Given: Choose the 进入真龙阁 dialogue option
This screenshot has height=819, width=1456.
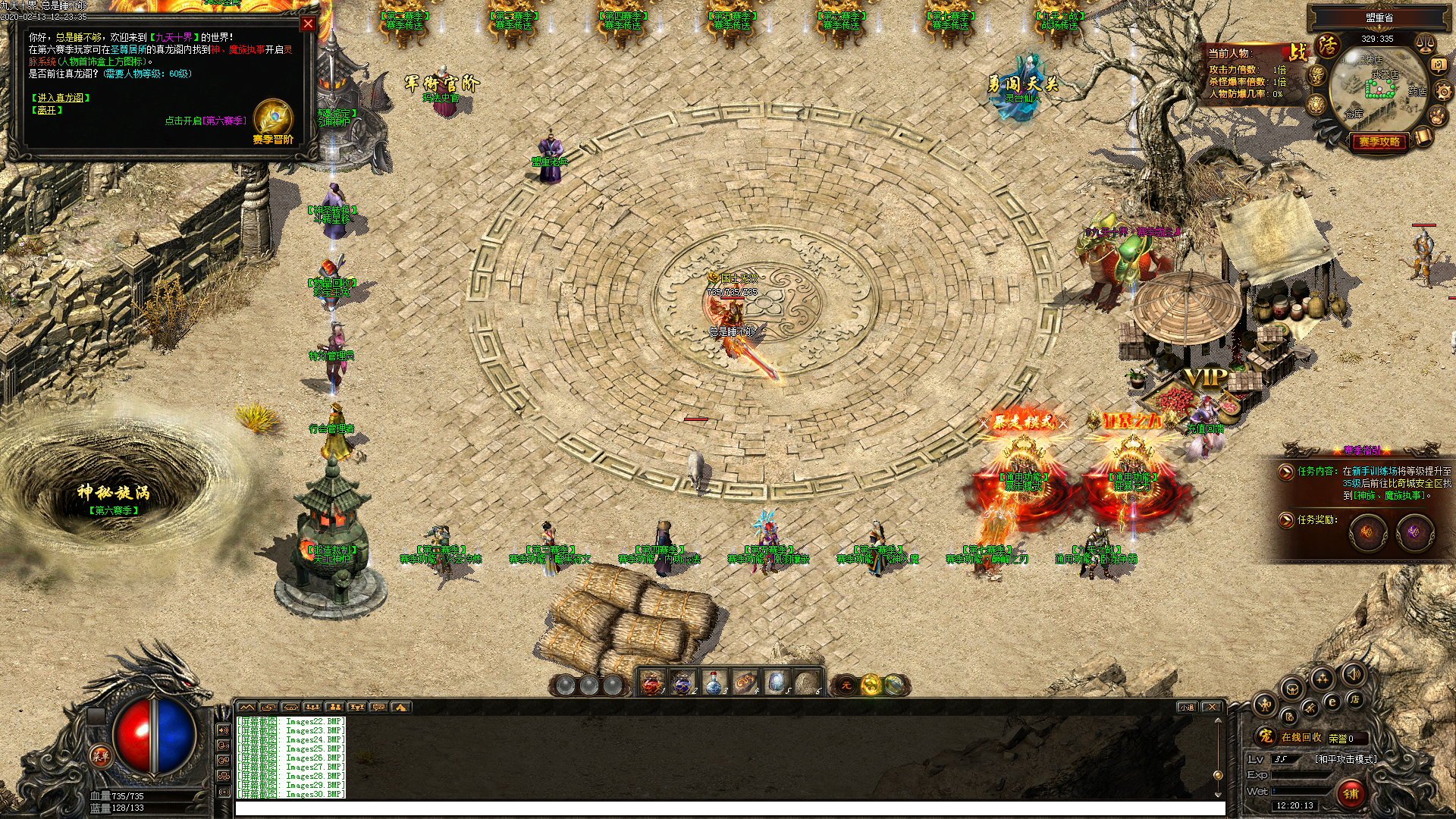Looking at the screenshot, I should [x=61, y=98].
